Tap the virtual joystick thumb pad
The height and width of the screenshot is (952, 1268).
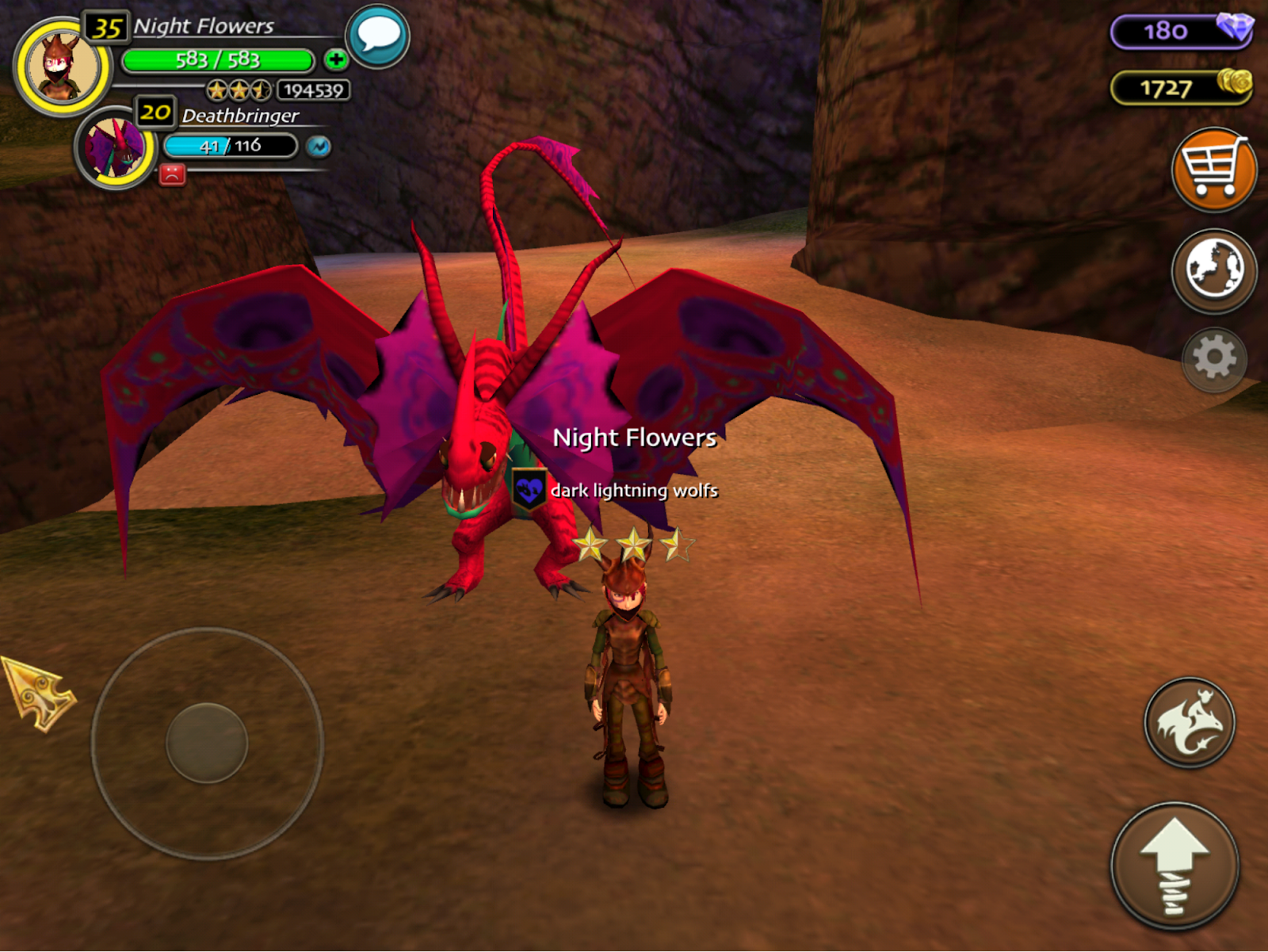point(207,743)
